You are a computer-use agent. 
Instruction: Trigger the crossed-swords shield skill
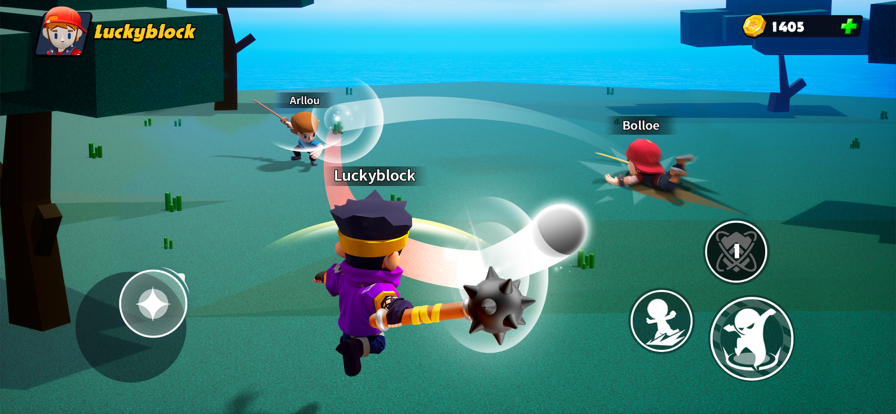click(x=736, y=251)
